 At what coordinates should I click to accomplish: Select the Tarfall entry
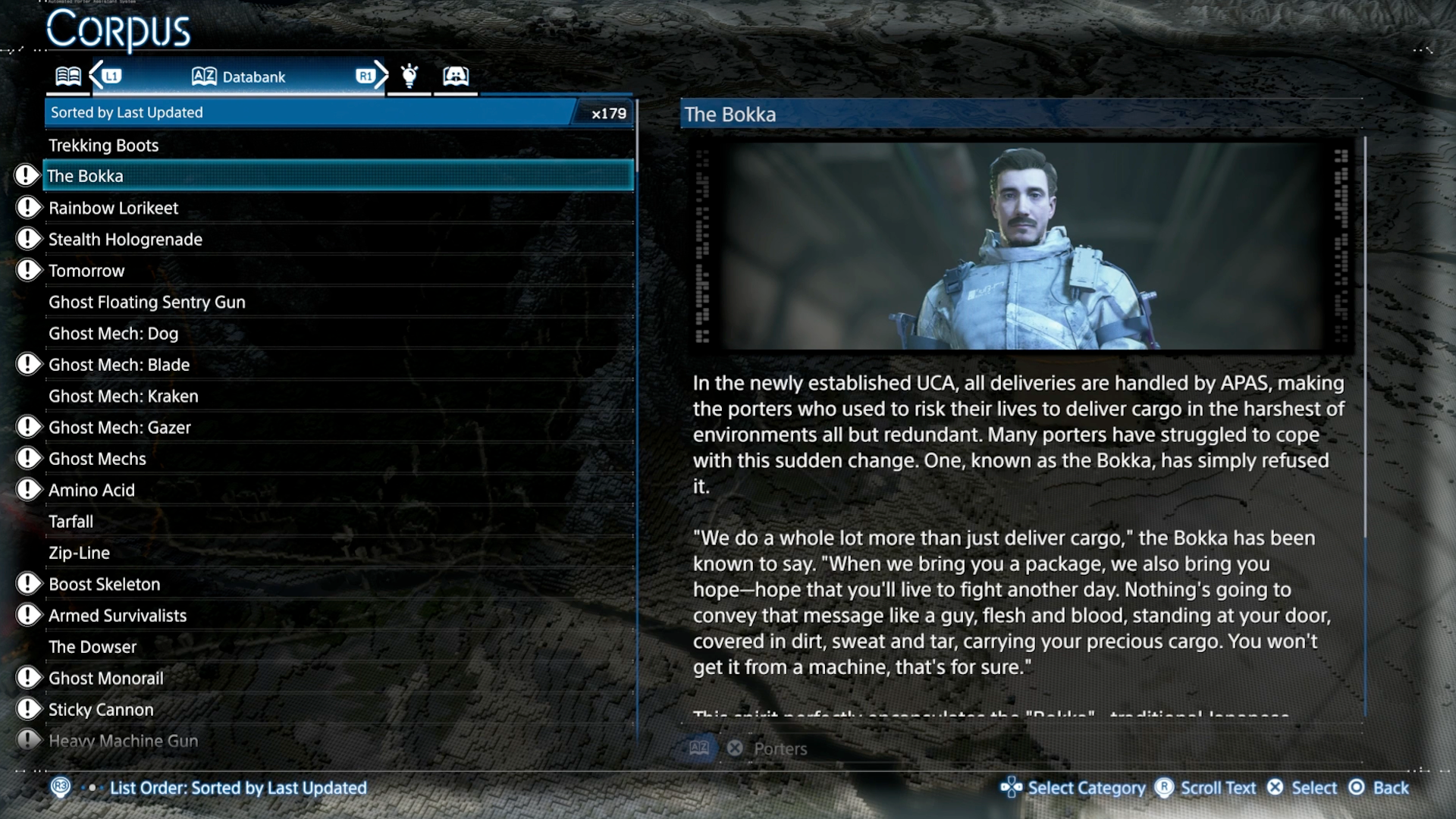71,522
